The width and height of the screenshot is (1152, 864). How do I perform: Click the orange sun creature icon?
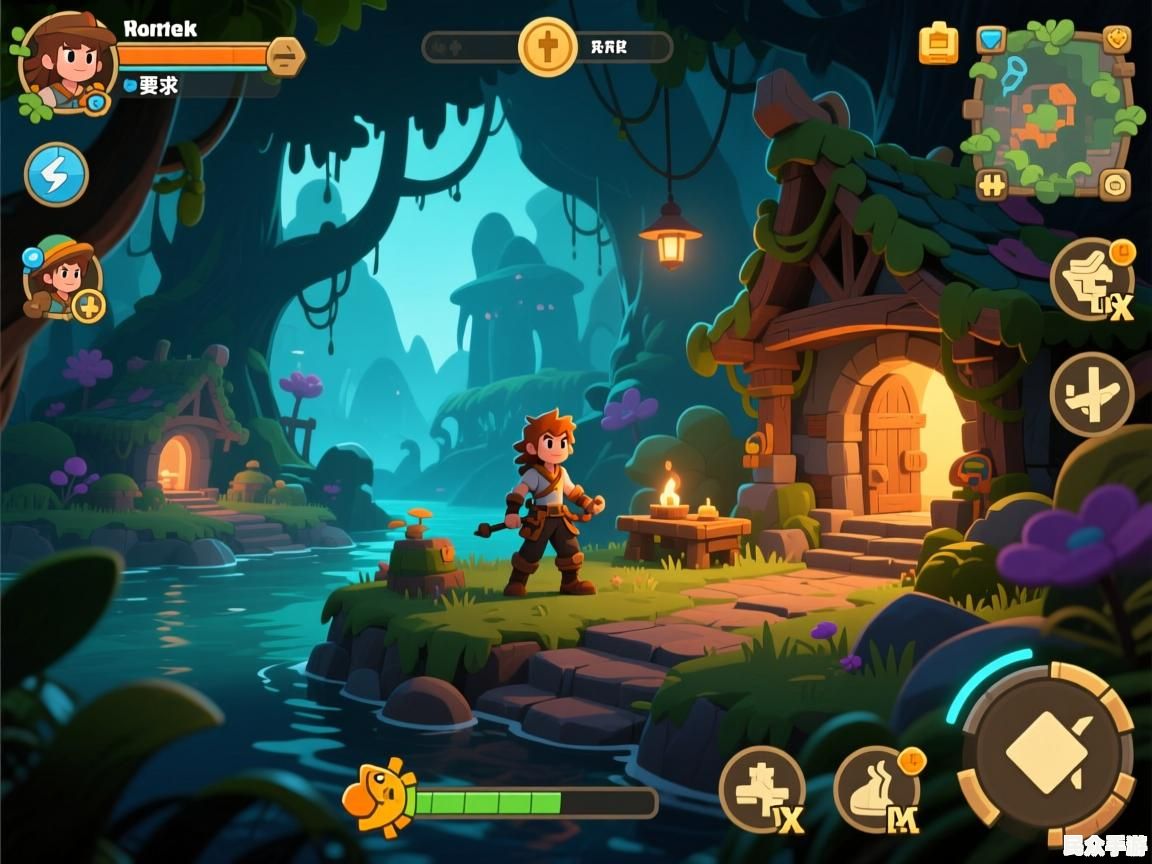[x=379, y=796]
